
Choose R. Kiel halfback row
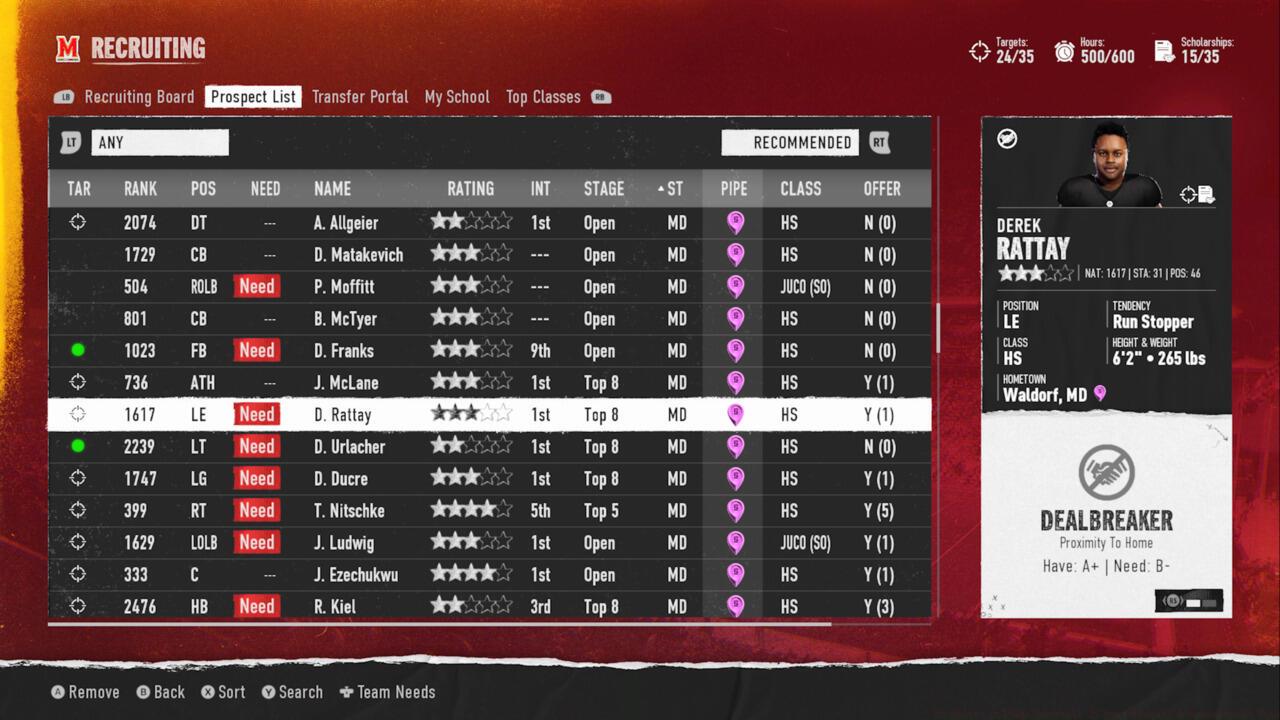coord(334,607)
